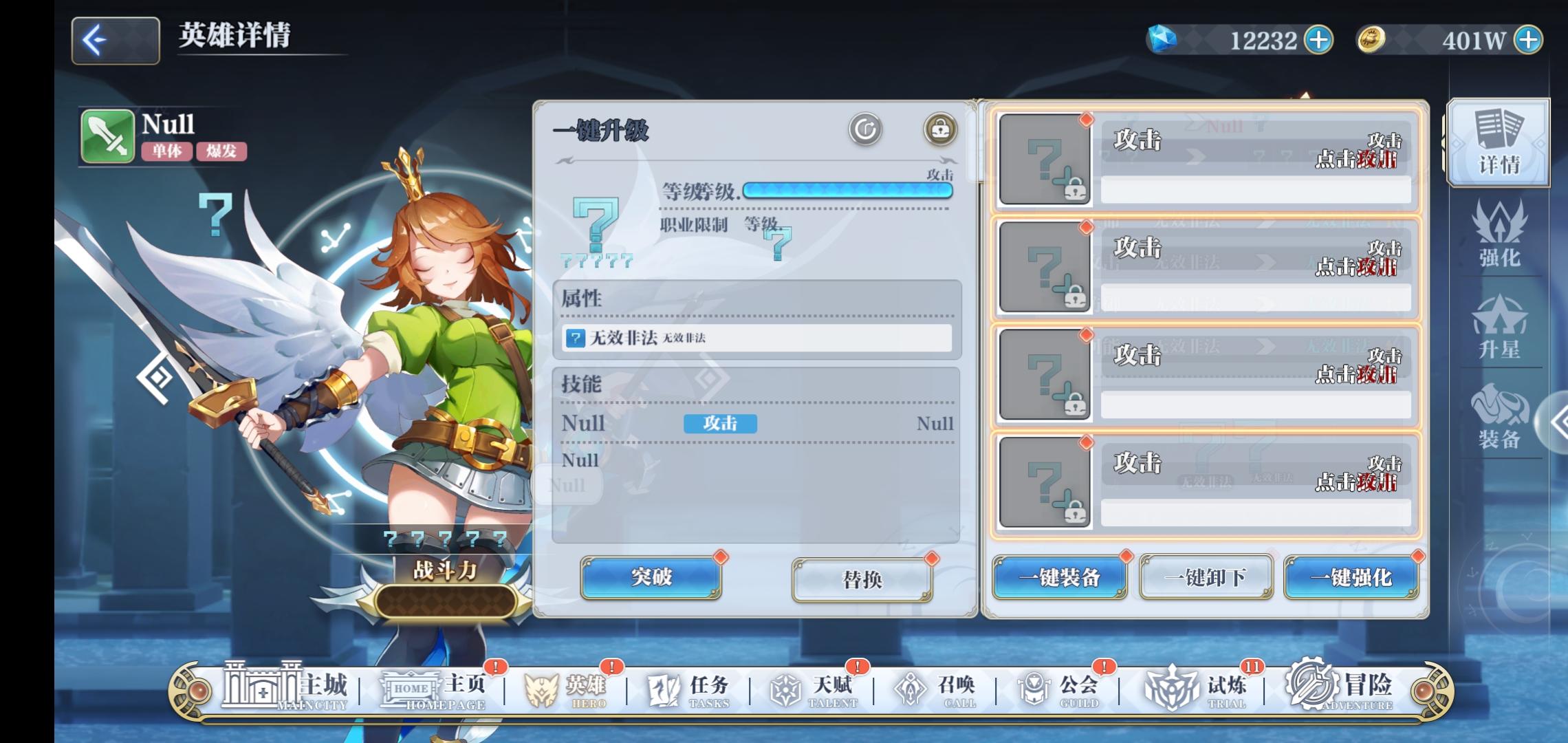Viewport: 1568px width, 743px height.
Task: Toggle the lock icon in upgrade panel
Action: click(x=941, y=127)
